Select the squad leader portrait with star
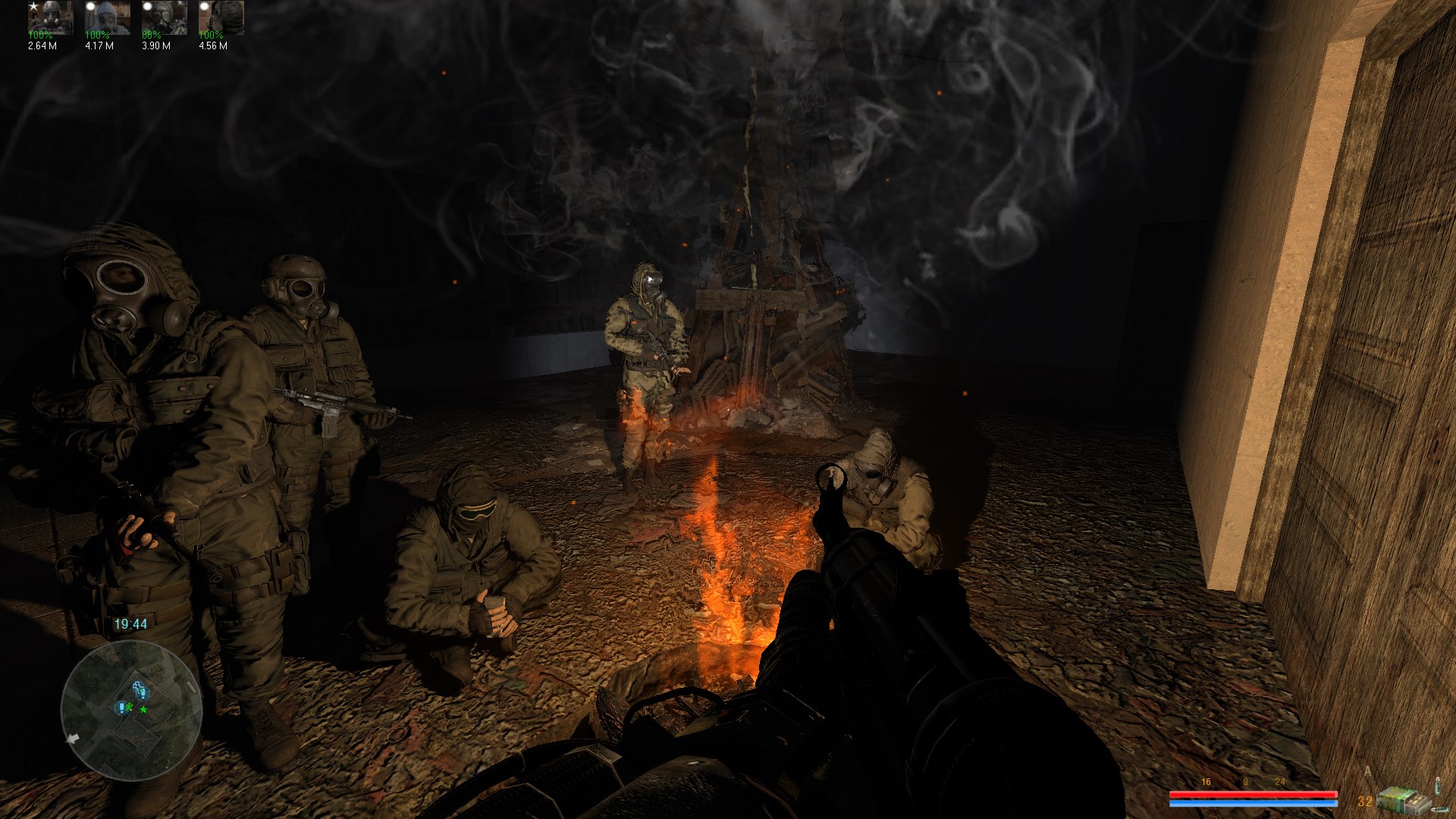Viewport: 1456px width, 819px height. [50, 18]
